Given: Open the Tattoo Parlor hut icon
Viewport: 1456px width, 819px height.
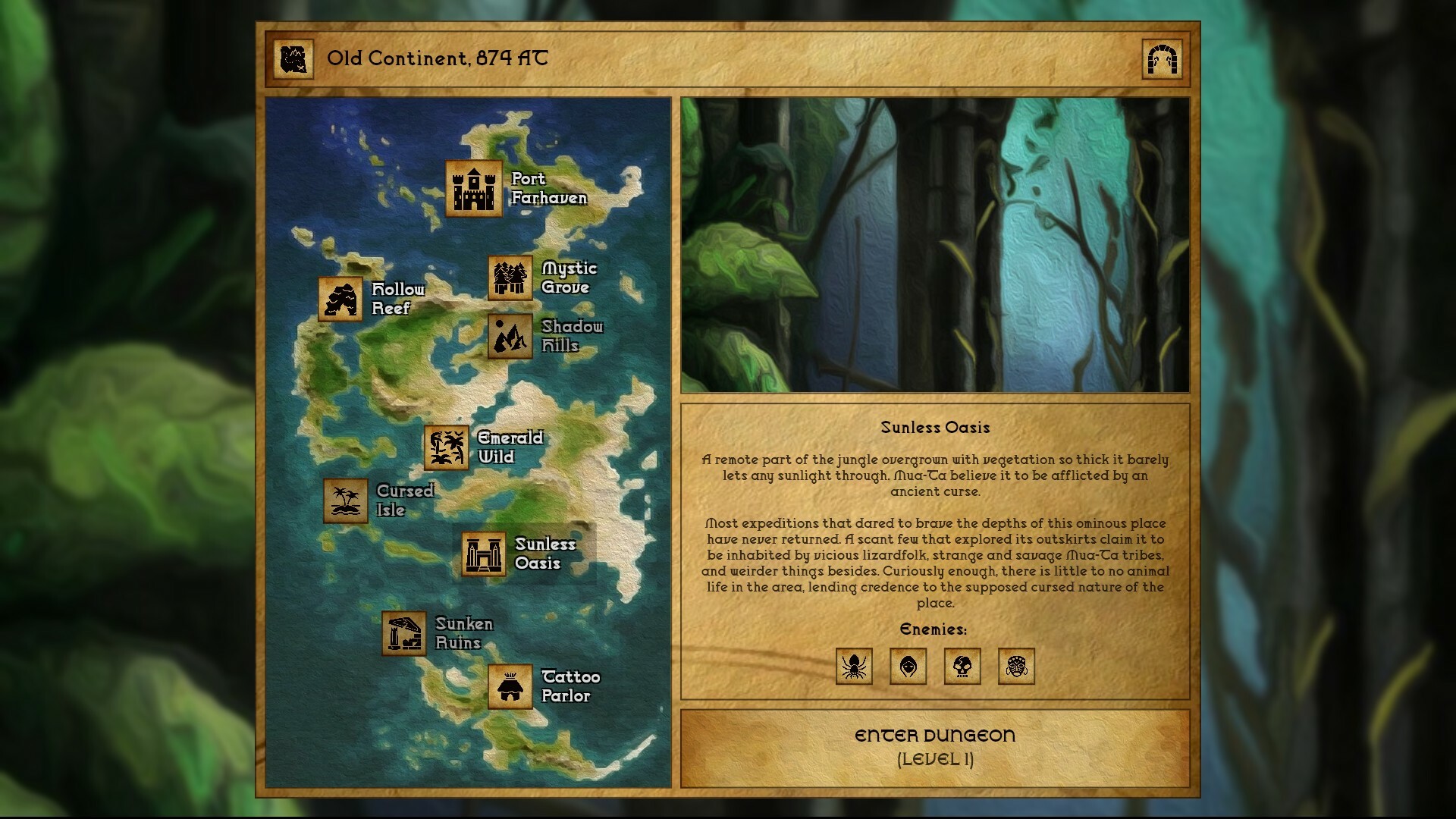Looking at the screenshot, I should [x=510, y=686].
